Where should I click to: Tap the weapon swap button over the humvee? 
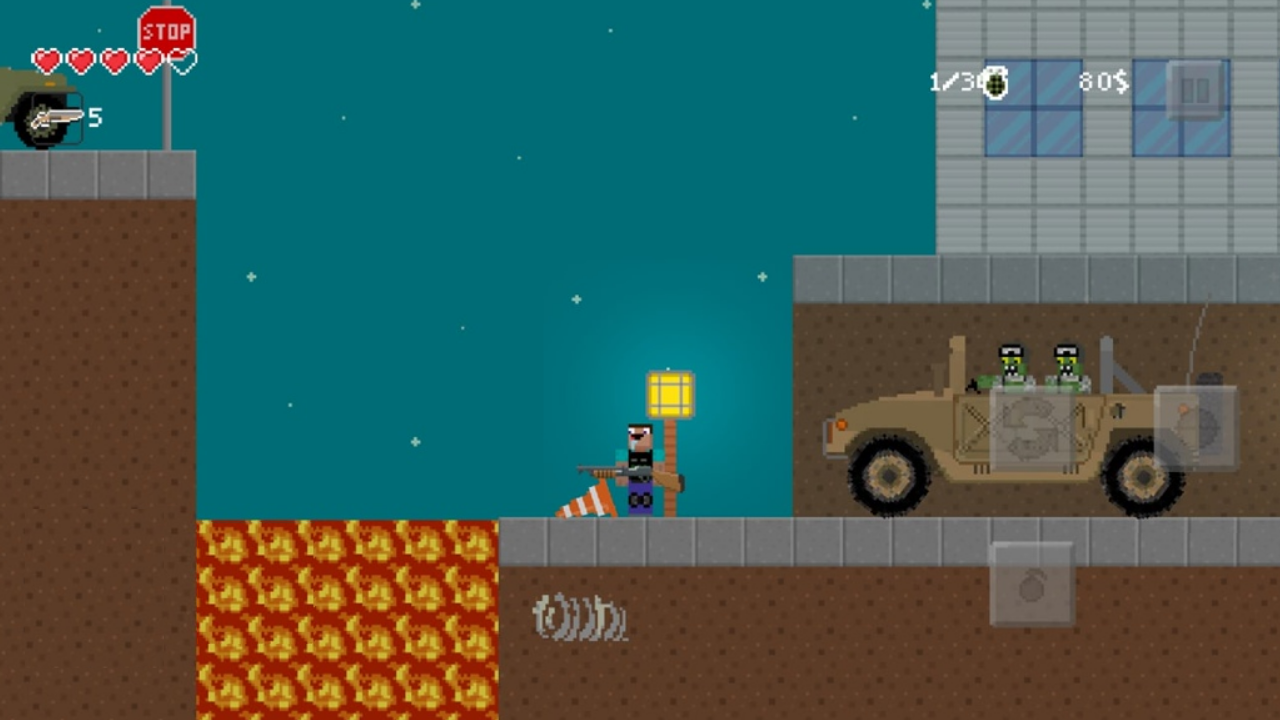1030,430
